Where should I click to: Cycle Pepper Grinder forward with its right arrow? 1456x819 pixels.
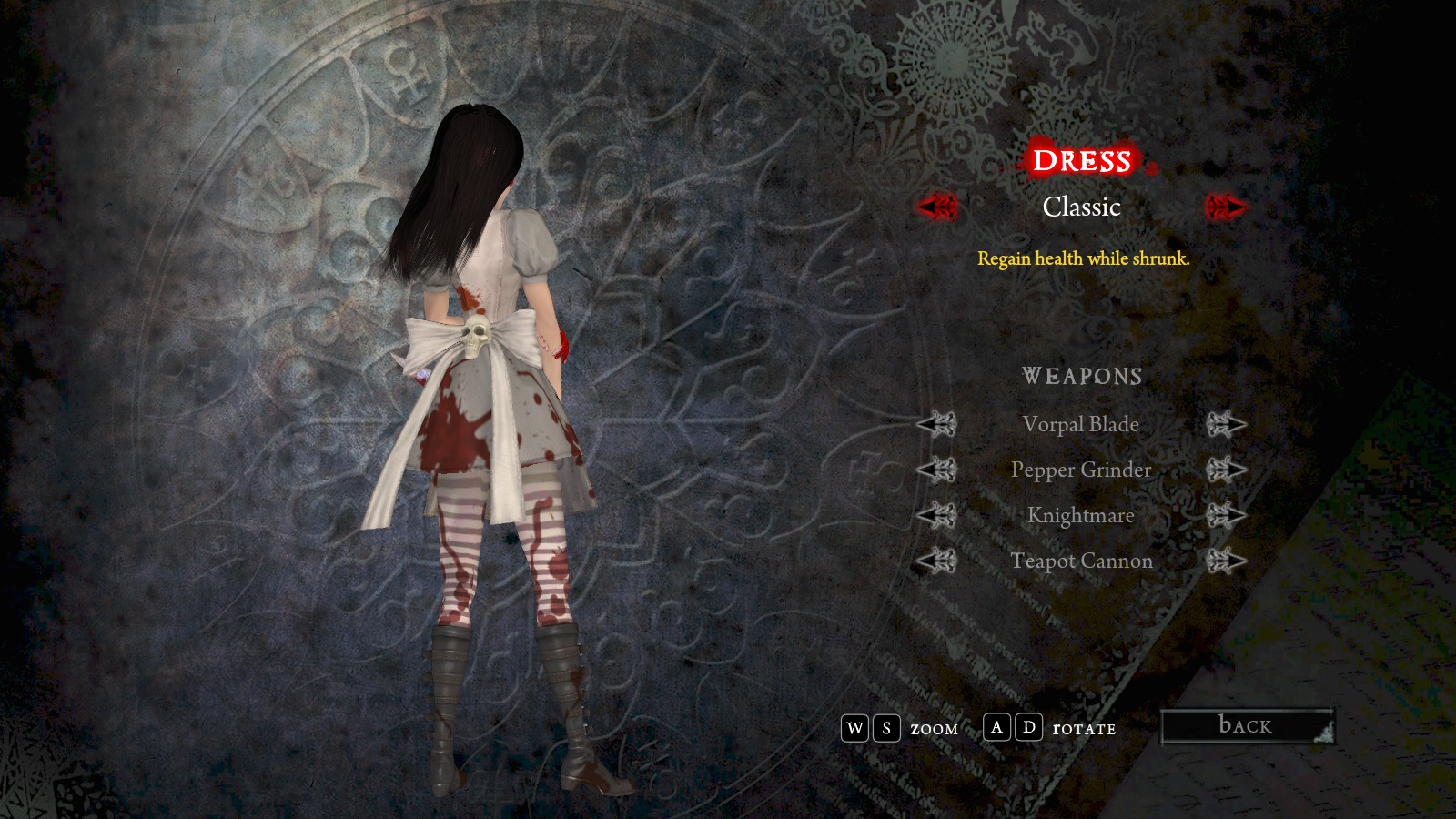[1226, 470]
